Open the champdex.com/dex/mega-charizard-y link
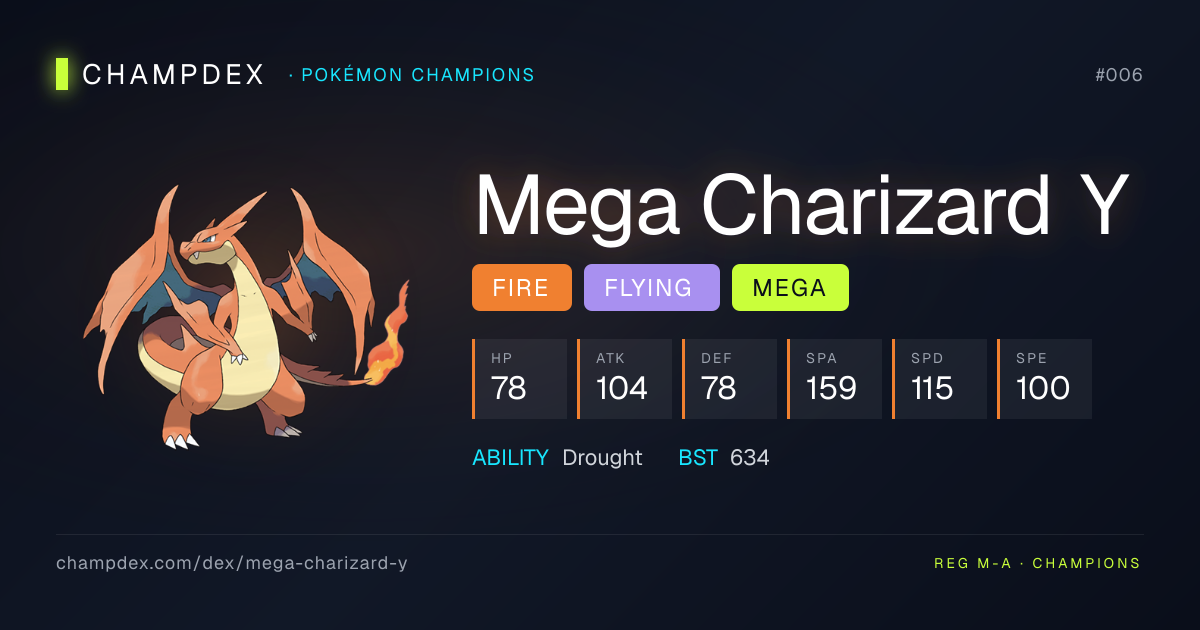 point(232,563)
